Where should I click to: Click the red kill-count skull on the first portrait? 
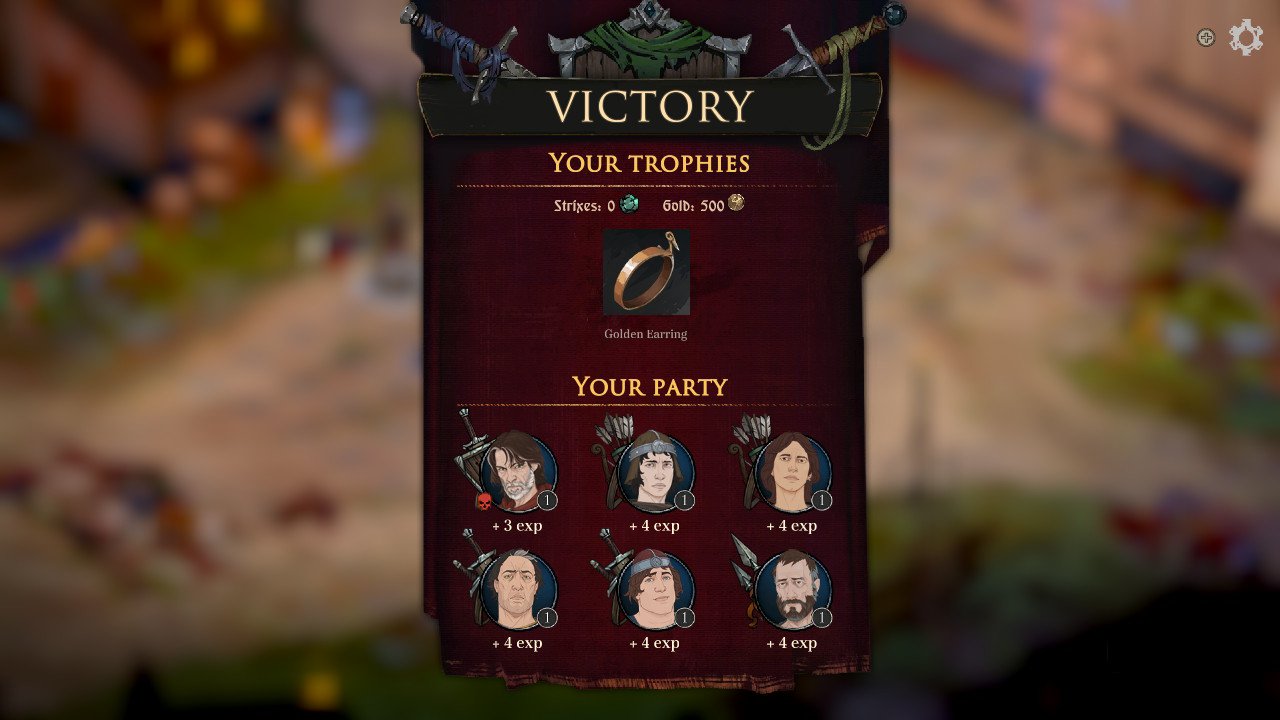pos(483,500)
